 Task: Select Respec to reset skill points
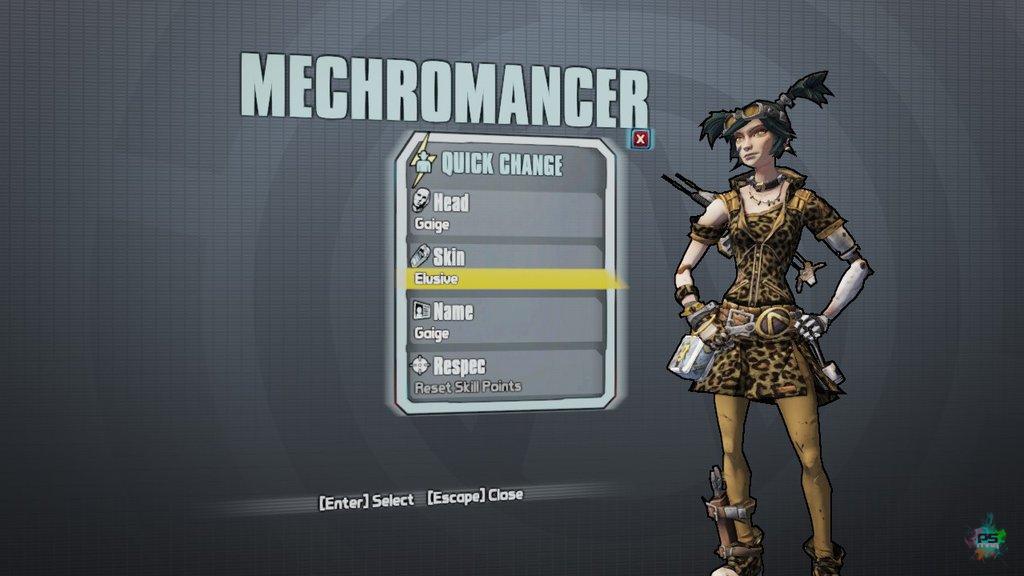[505, 375]
